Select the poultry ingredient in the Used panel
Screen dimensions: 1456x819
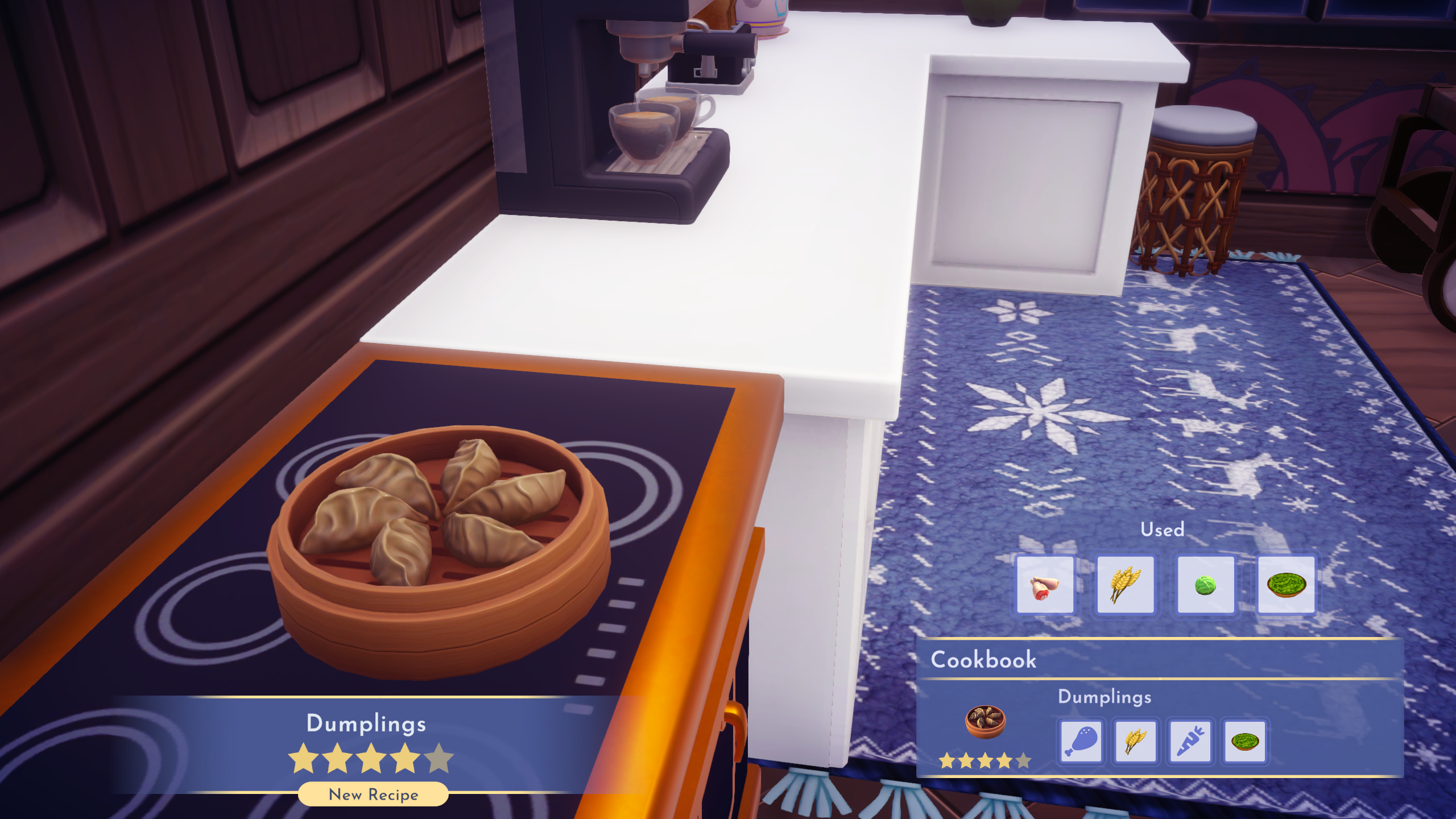(1045, 584)
